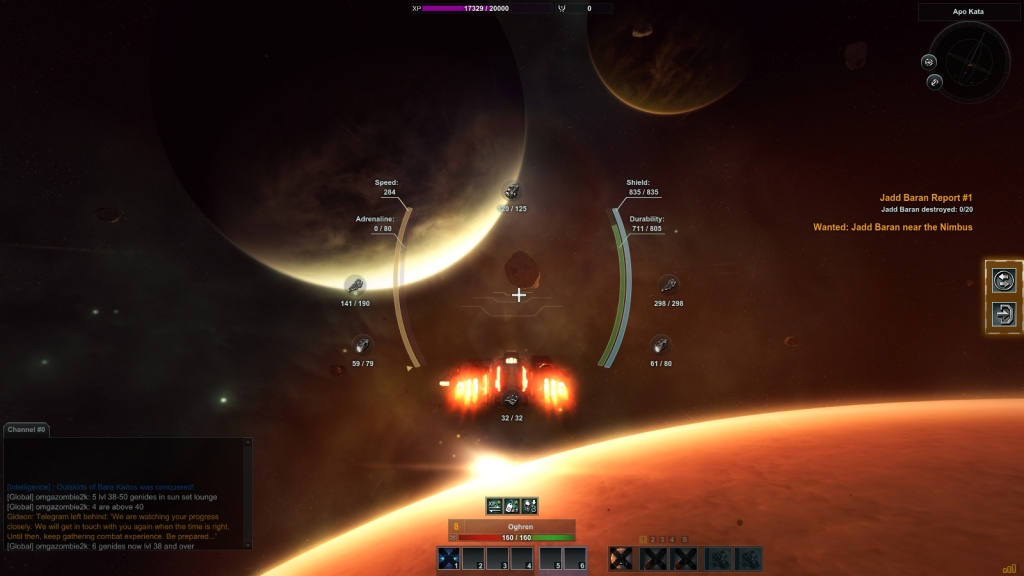Open the Wanted: Jadd Baran near the Nimbus objective
Screen dimensions: 1024x576
pyautogui.click(x=892, y=227)
